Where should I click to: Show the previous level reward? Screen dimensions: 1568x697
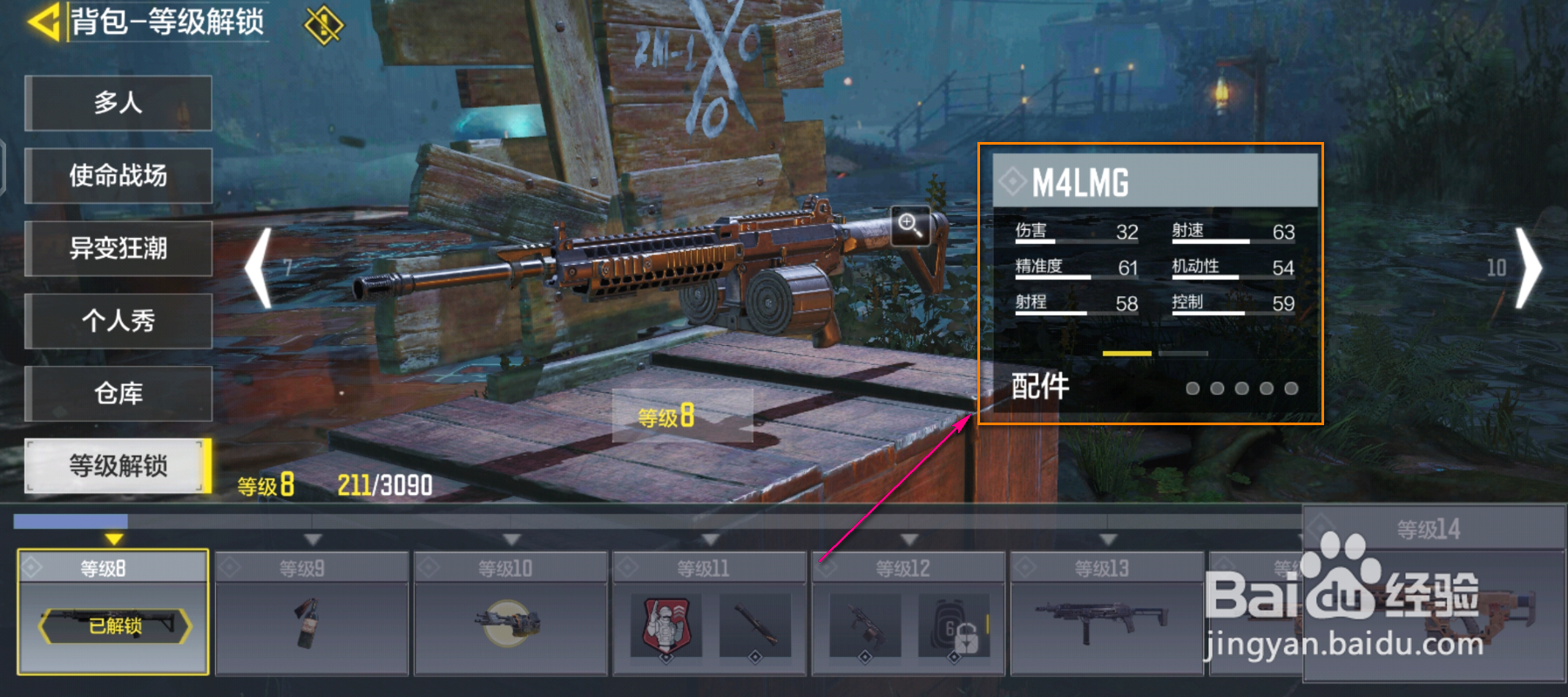259,268
